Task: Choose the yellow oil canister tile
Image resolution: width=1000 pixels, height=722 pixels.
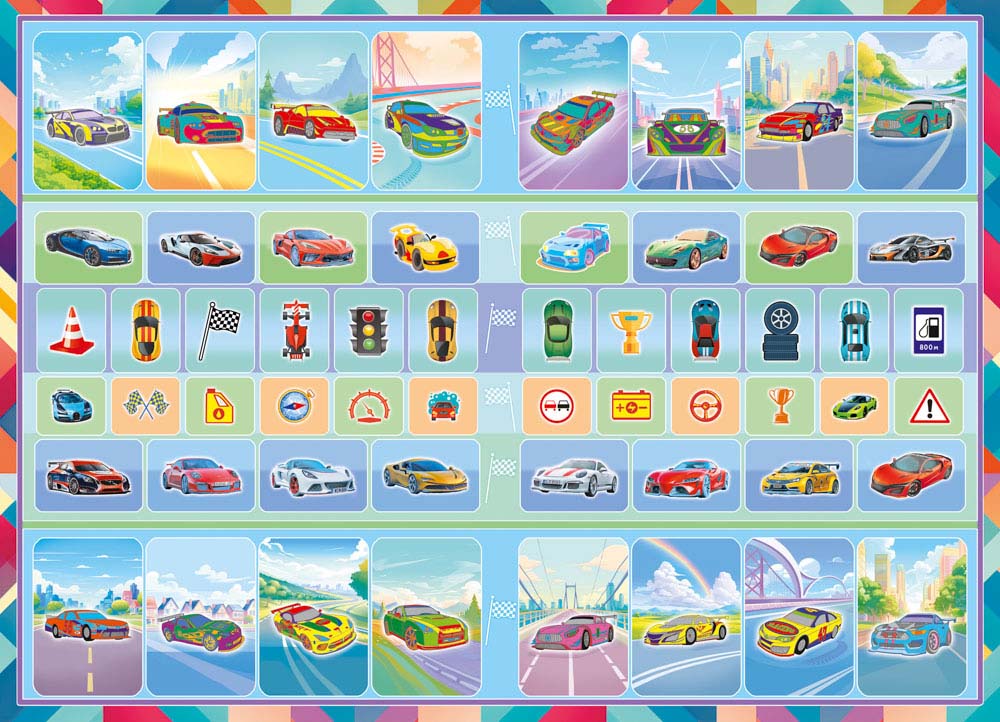Action: pyautogui.click(x=219, y=405)
